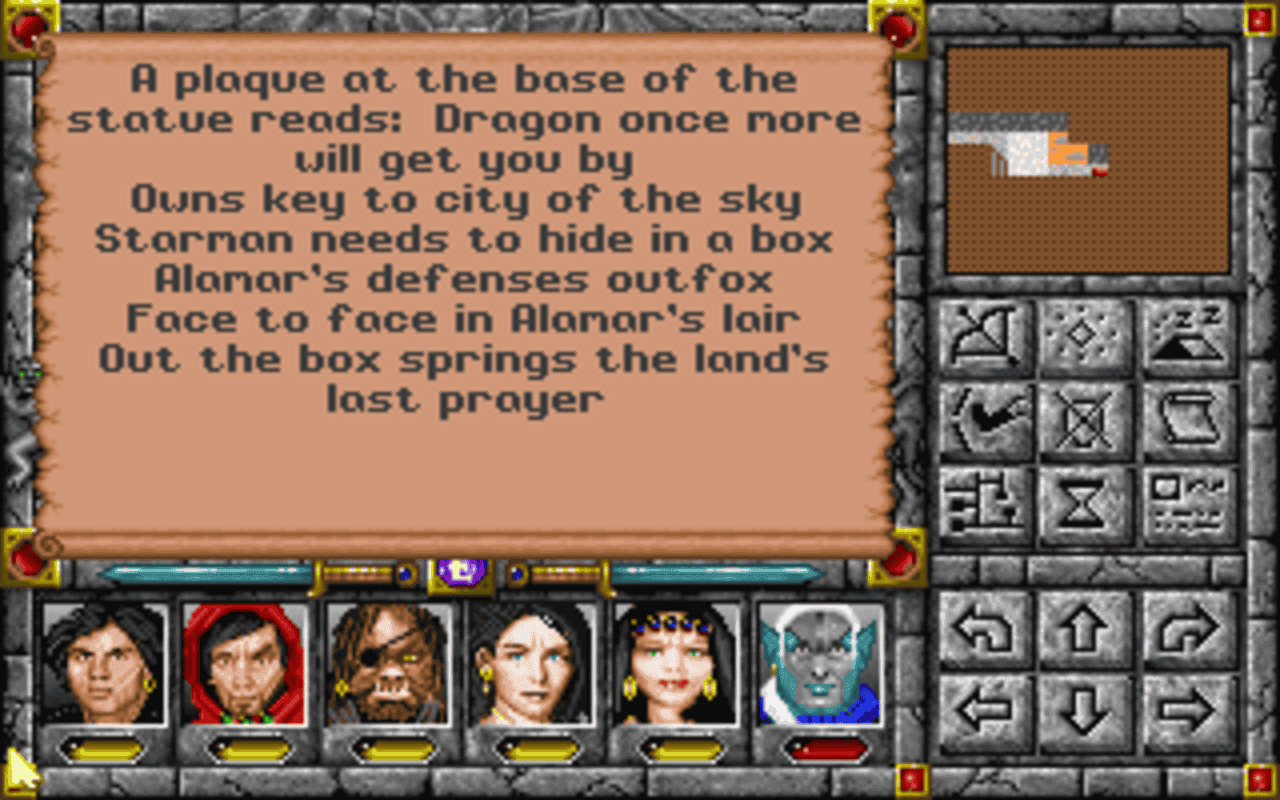The height and width of the screenshot is (800, 1280).
Task: Select the Shoot bow icon
Action: tap(985, 335)
